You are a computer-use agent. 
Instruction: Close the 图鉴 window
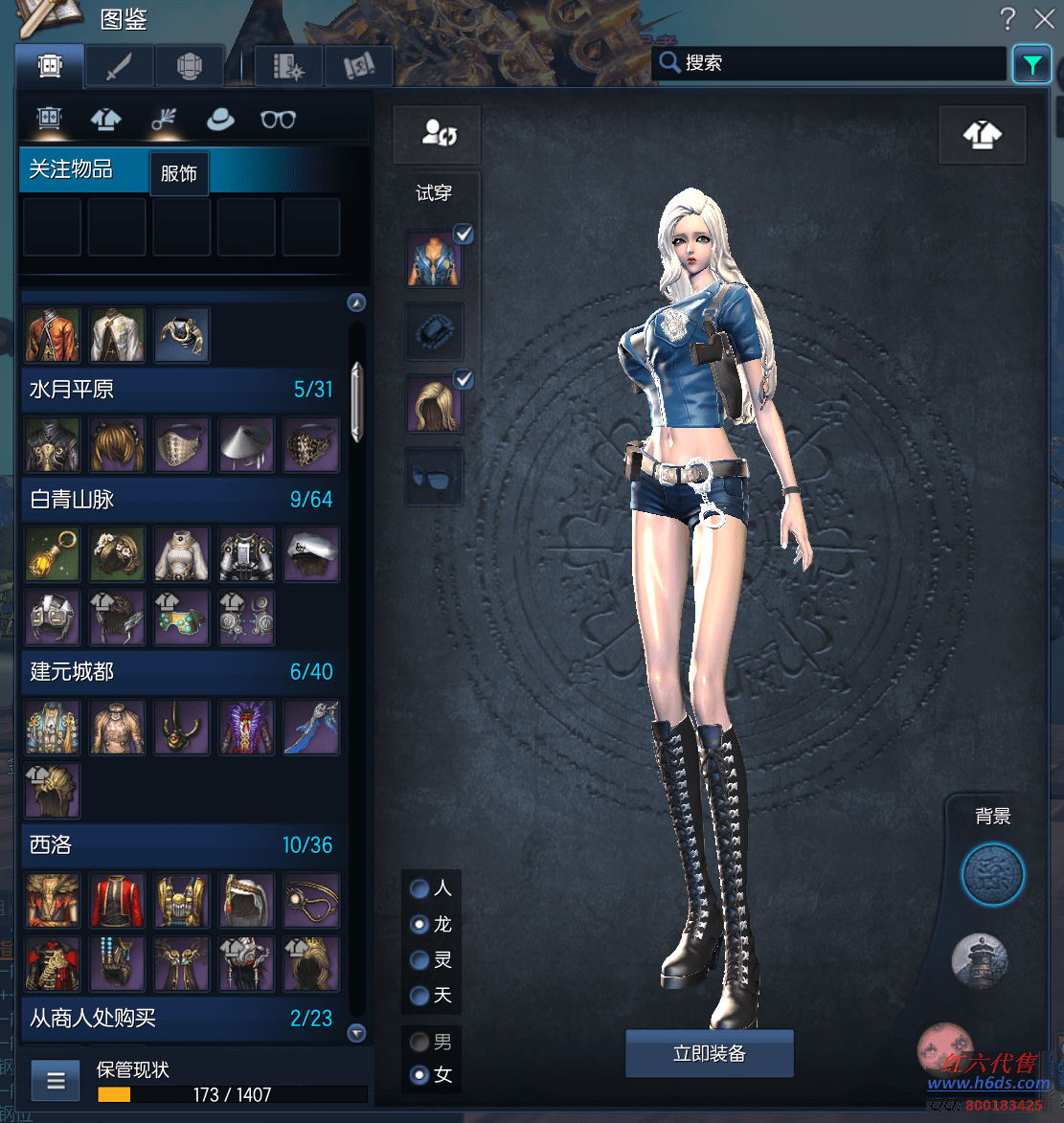point(1044,18)
